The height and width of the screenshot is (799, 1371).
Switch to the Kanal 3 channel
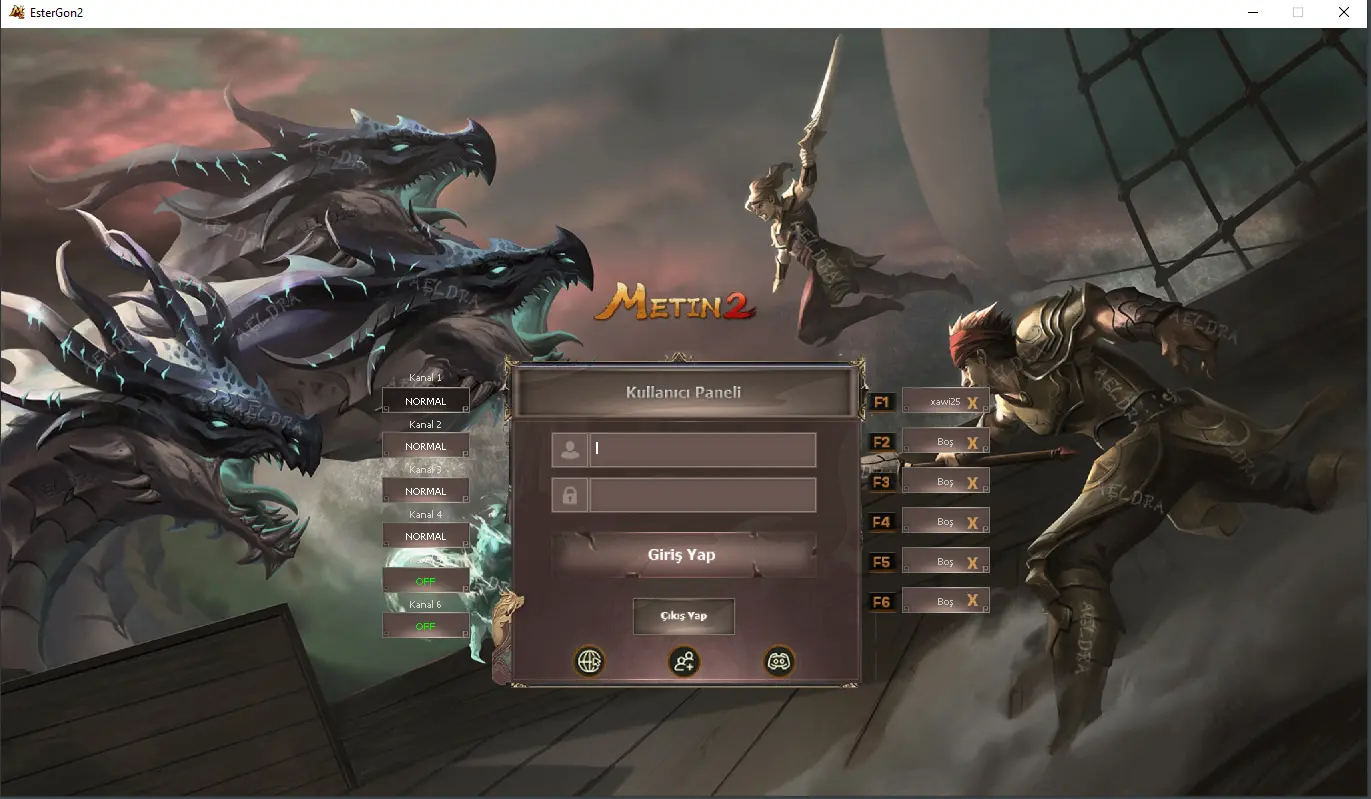426,491
